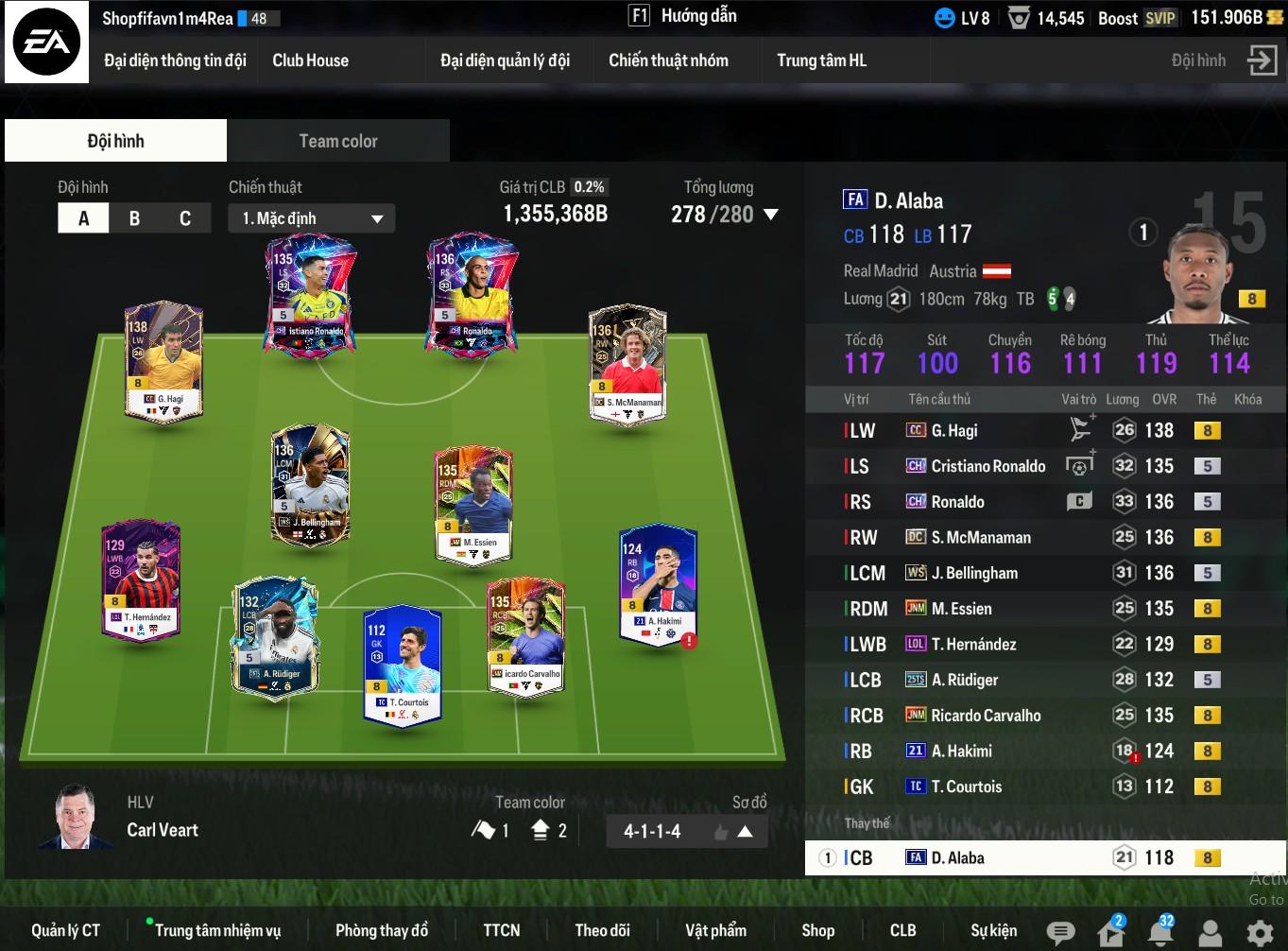Viewport: 1288px width, 951px height.
Task: Expand the Tổng lương salary arrow
Action: pyautogui.click(x=771, y=215)
